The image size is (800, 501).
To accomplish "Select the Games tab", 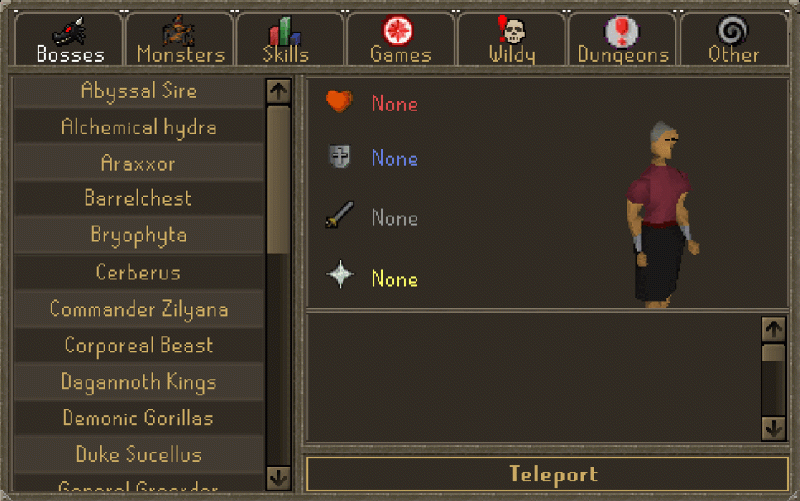I will [x=400, y=41].
